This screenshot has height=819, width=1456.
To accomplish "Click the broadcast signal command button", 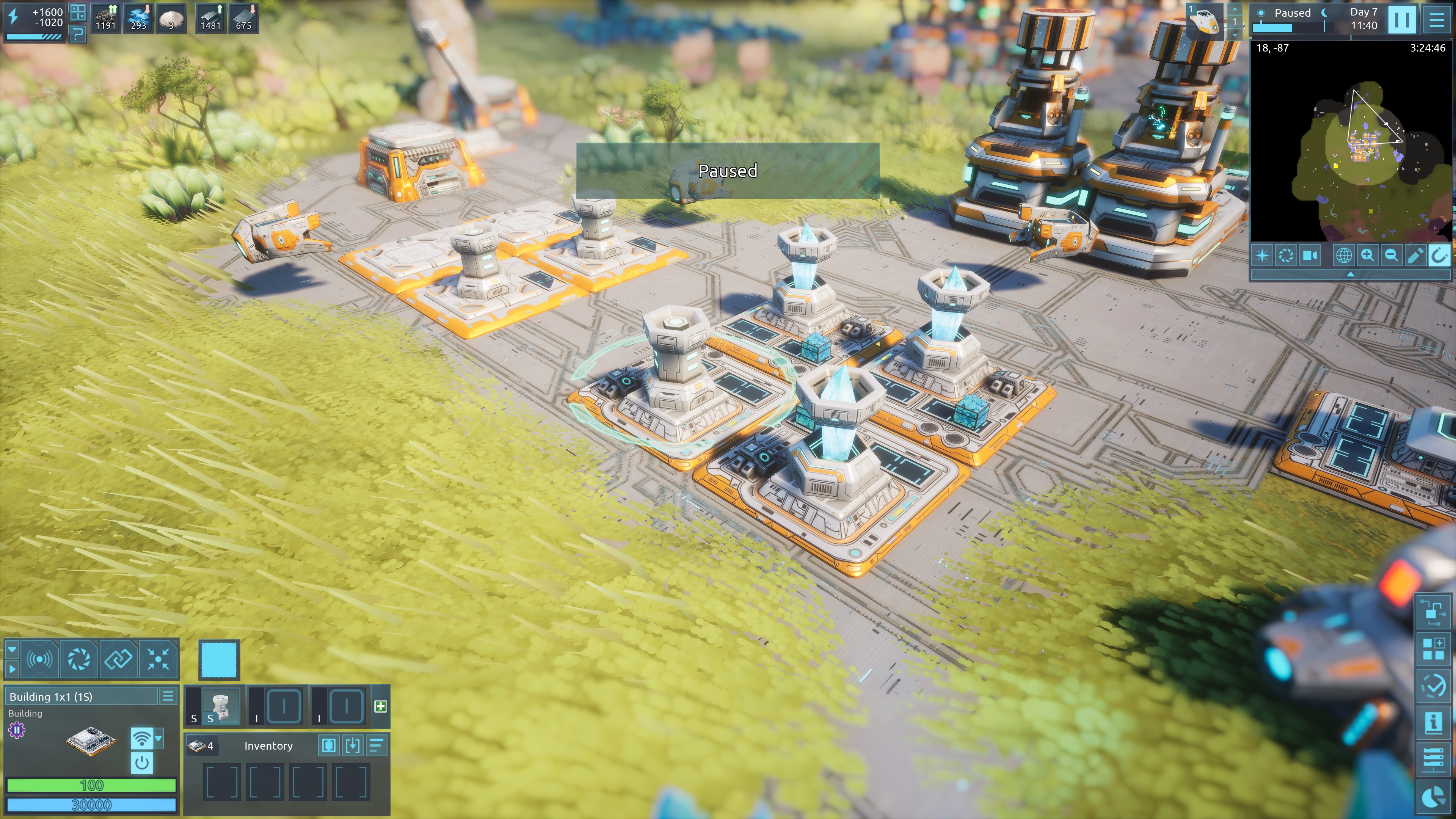I will coord(39,659).
